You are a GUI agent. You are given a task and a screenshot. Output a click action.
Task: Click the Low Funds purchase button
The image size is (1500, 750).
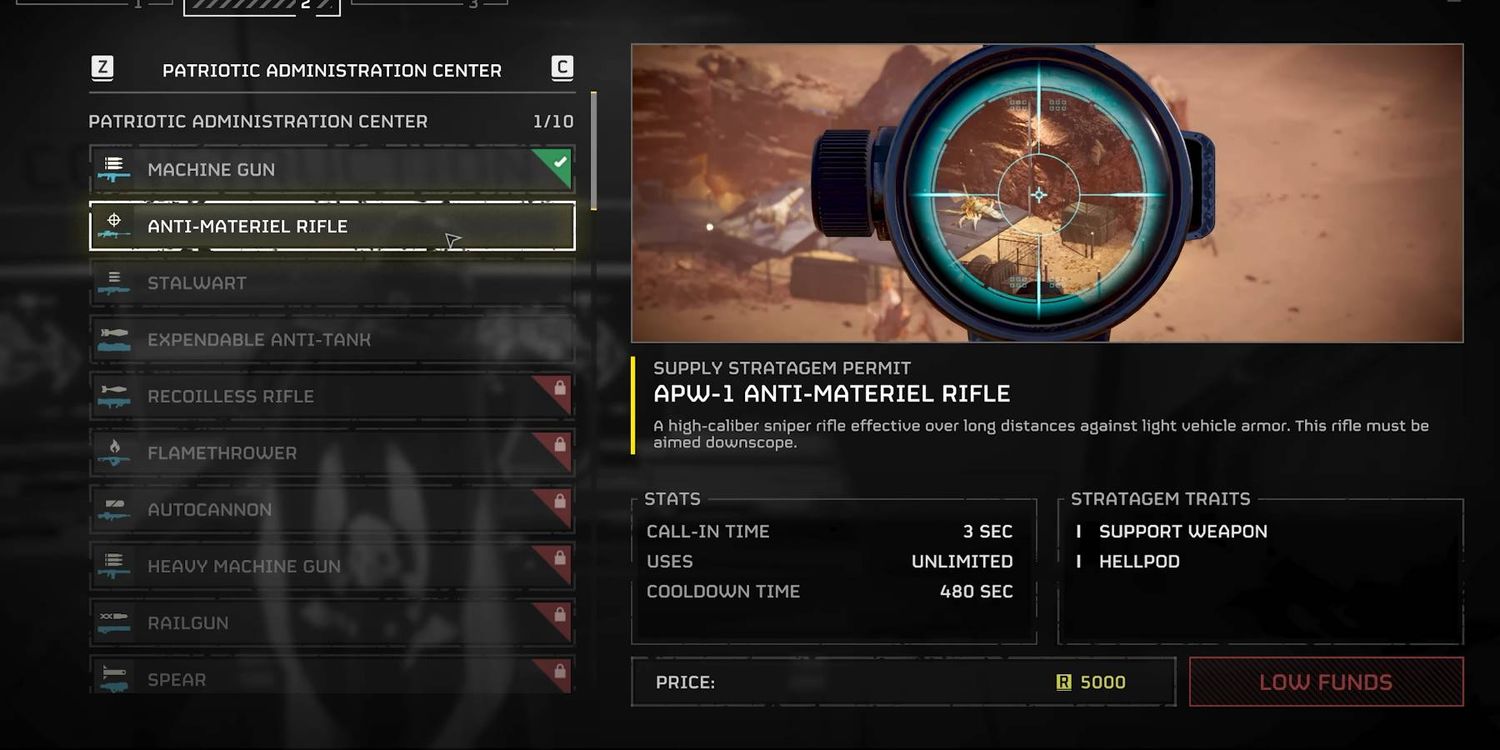pyautogui.click(x=1325, y=682)
